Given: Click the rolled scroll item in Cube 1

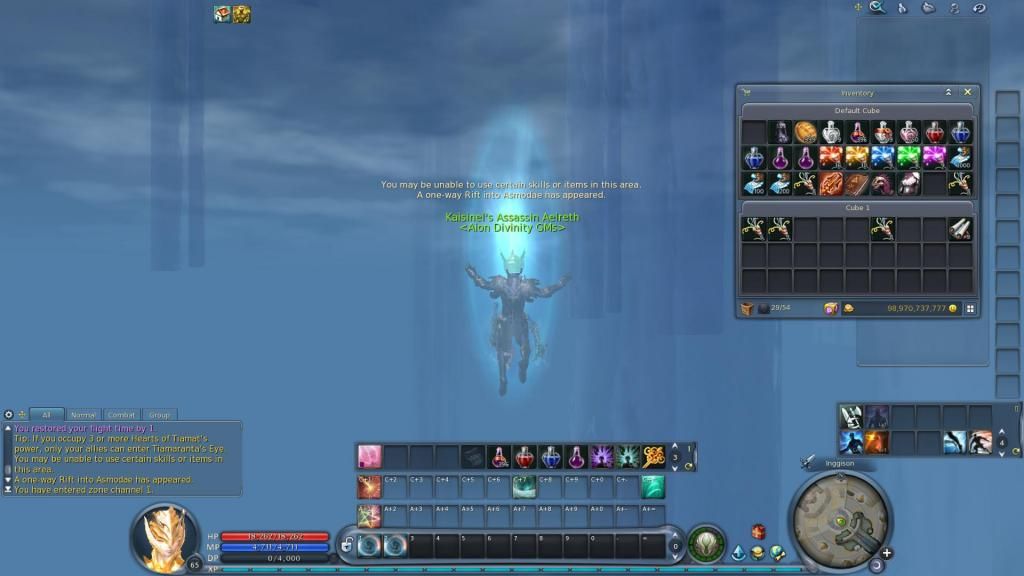Looking at the screenshot, I should pyautogui.click(x=960, y=229).
